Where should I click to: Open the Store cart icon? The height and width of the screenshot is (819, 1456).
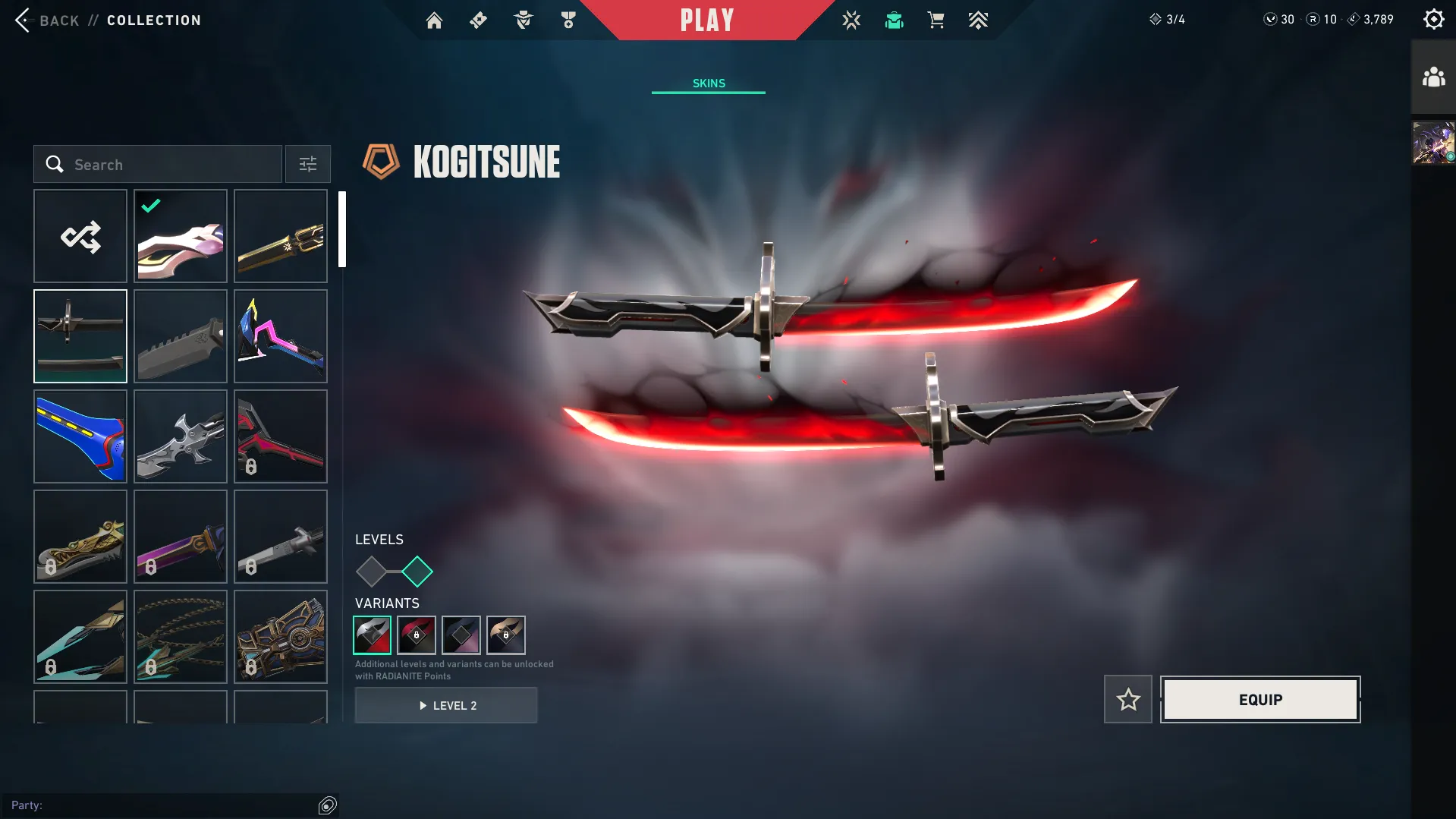(x=936, y=20)
